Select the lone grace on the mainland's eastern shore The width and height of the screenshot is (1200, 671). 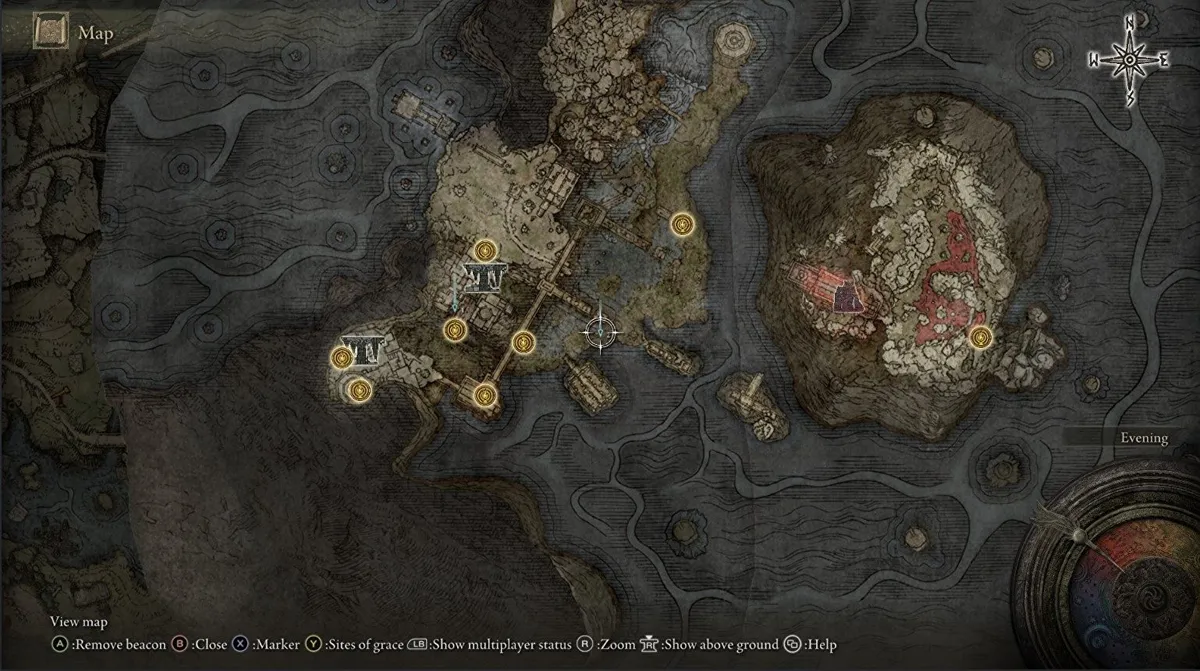coord(683,225)
